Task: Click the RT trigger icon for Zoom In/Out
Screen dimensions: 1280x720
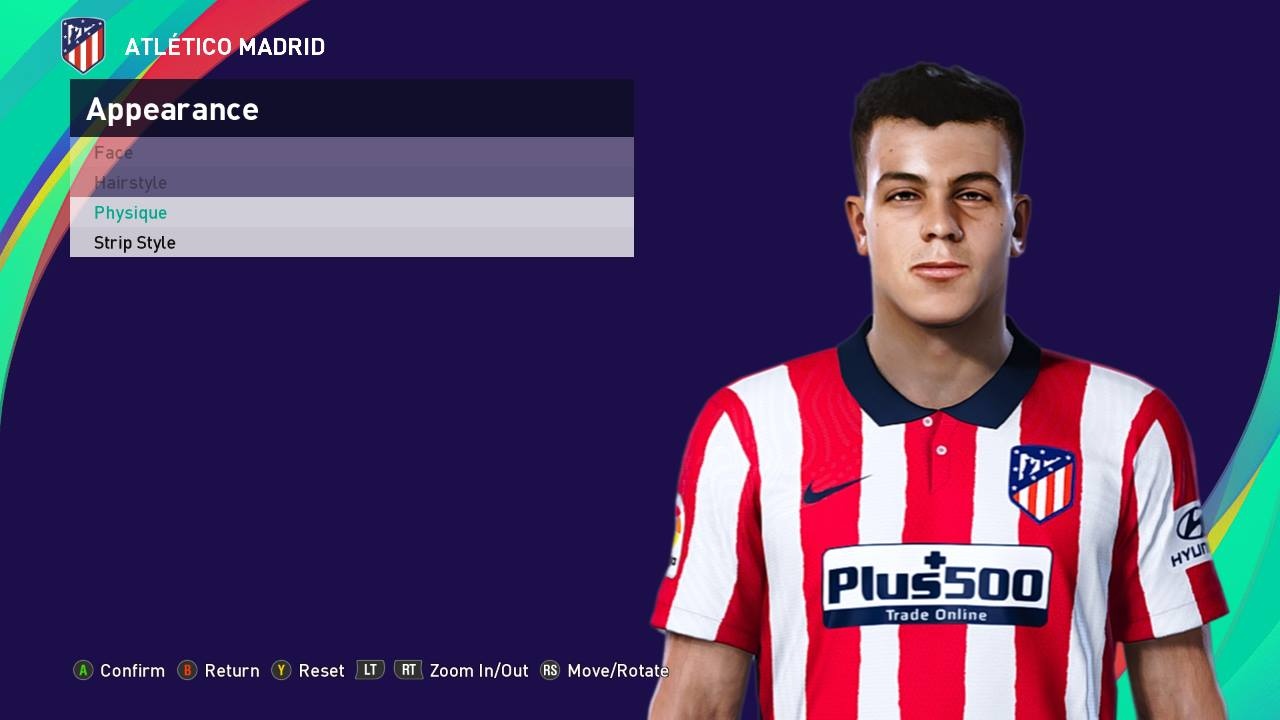Action: (408, 671)
